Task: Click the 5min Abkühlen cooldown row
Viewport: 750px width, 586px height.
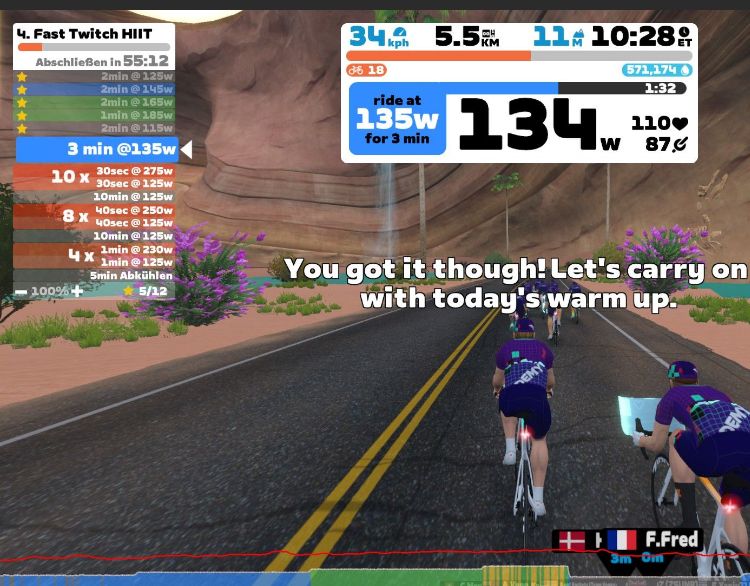Action: (x=95, y=275)
